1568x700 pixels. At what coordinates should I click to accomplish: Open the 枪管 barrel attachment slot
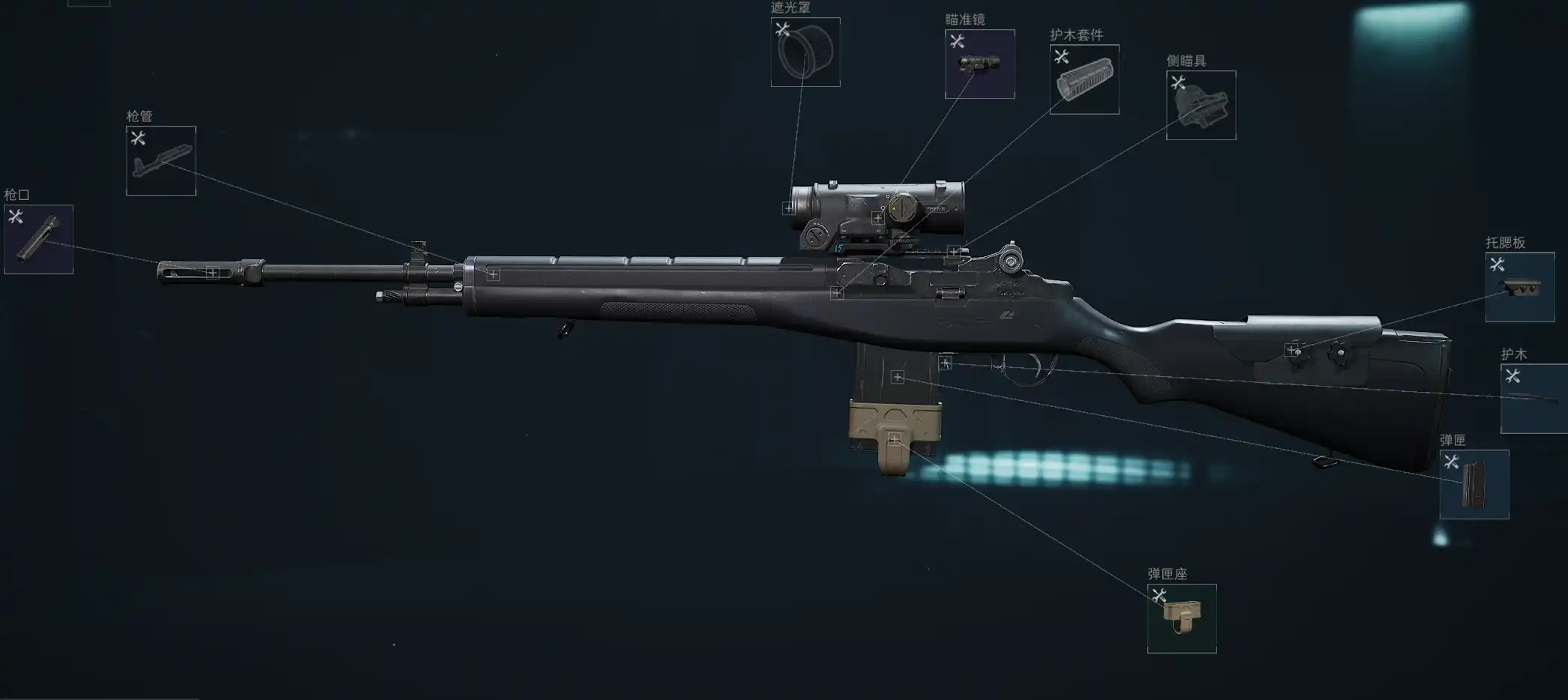[161, 160]
